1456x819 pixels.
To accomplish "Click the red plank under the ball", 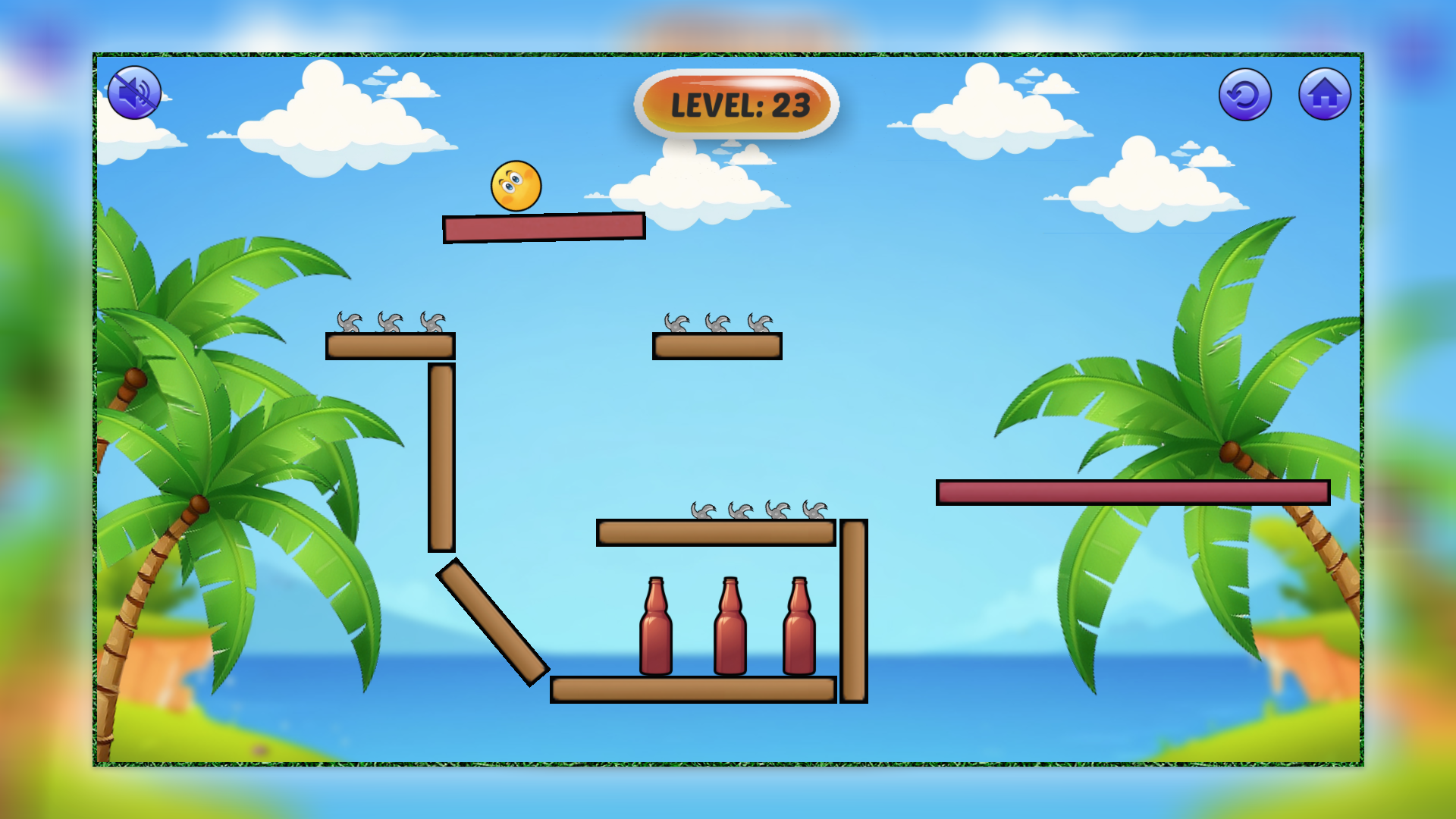I will (542, 228).
